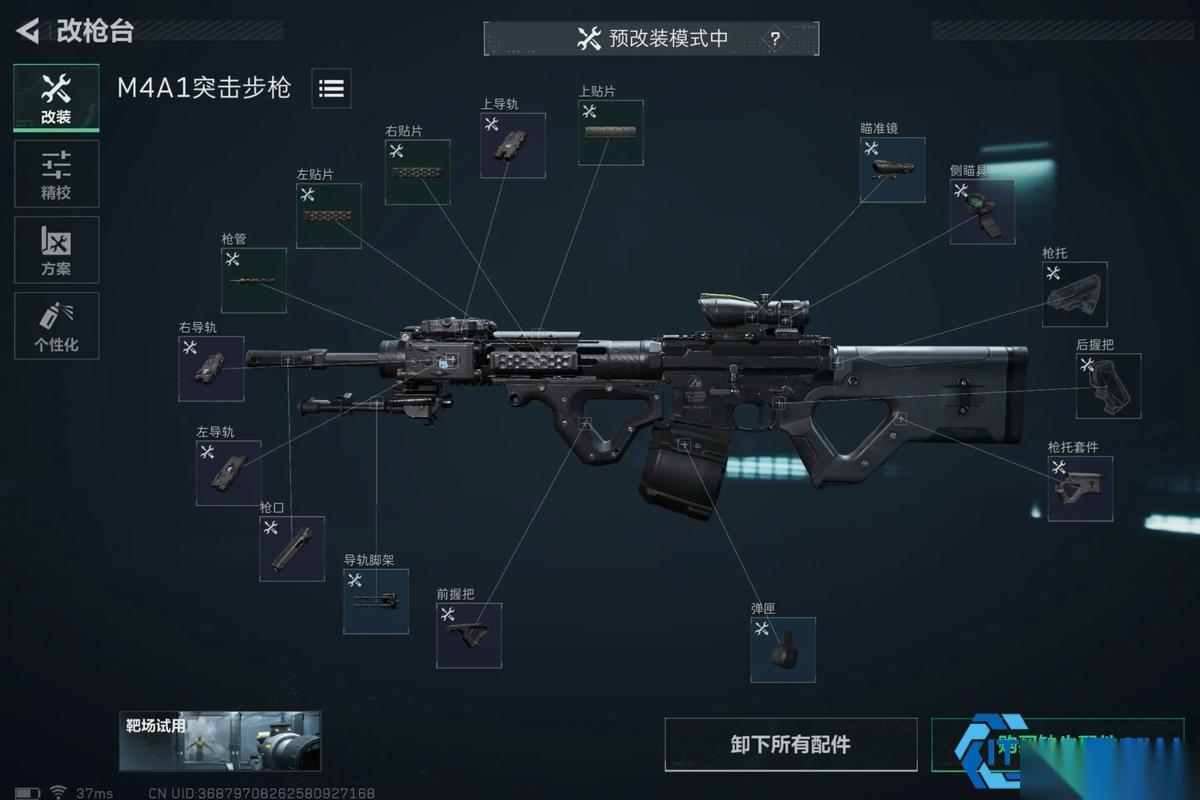Screen dimensions: 1200x800
Task: Select the 枪托 stock slot
Action: [x=1074, y=294]
